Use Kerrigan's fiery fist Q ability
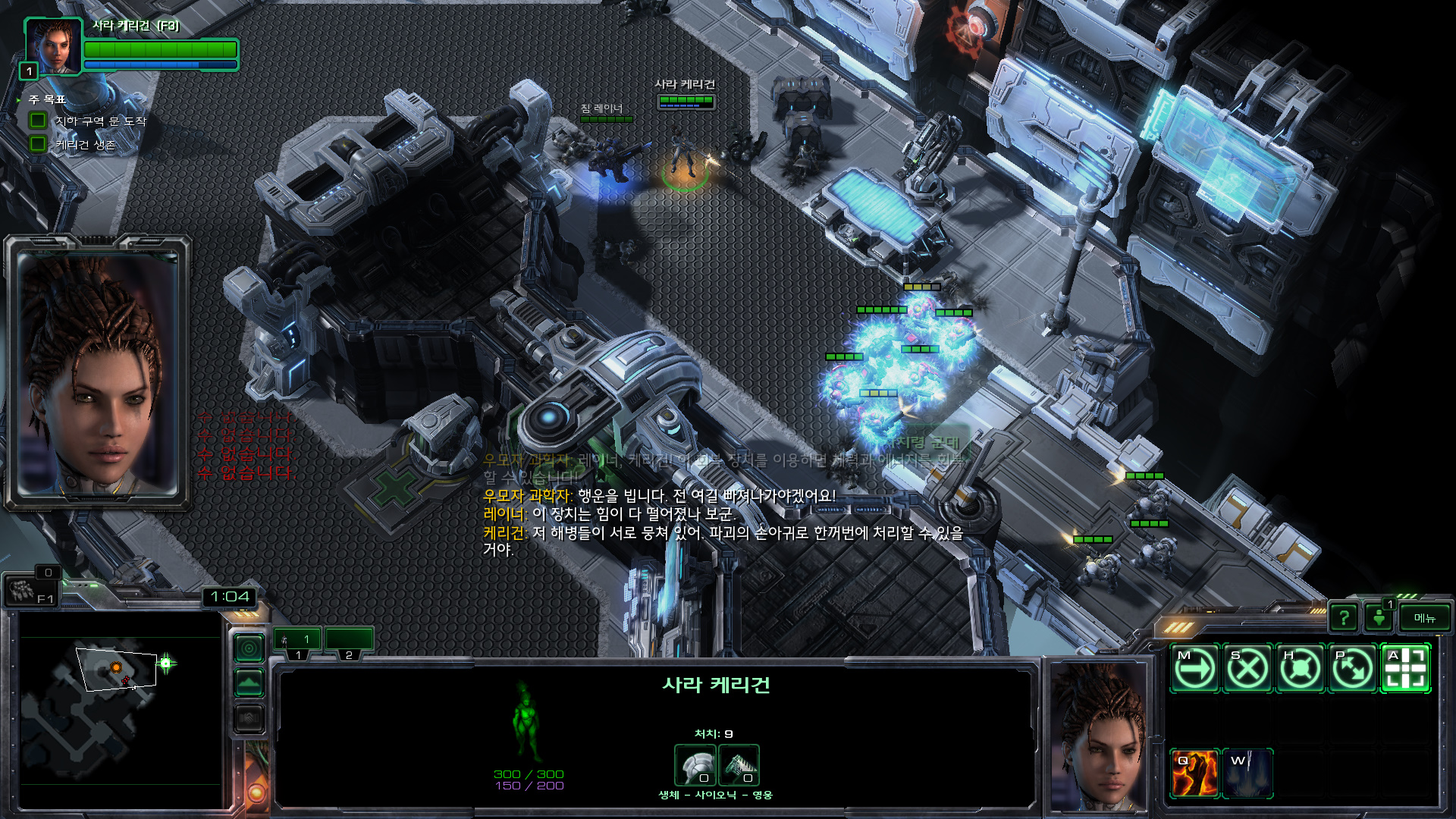1456x819 pixels. (1194, 773)
